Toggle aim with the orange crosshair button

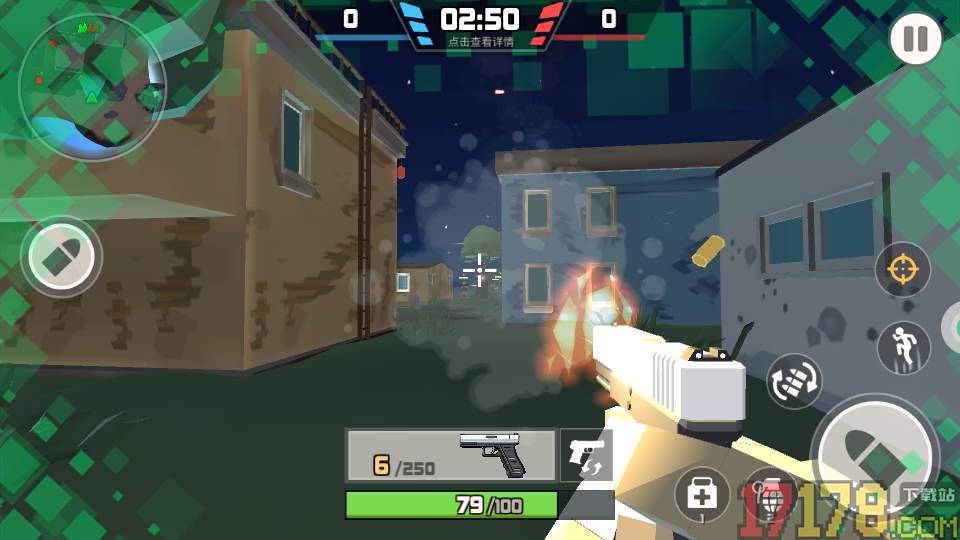click(x=902, y=269)
